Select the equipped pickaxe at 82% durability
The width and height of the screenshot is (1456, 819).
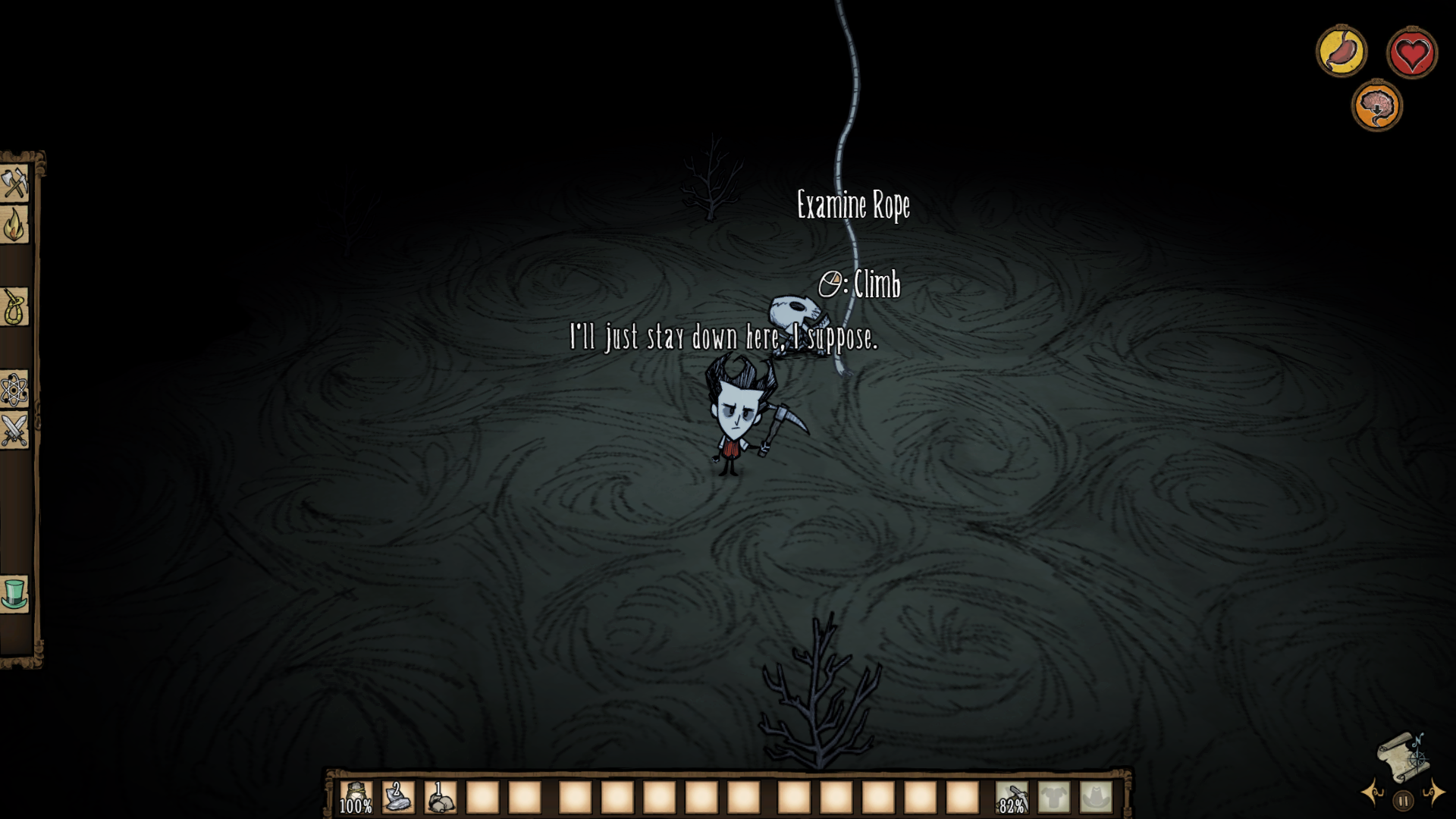(x=1010, y=798)
